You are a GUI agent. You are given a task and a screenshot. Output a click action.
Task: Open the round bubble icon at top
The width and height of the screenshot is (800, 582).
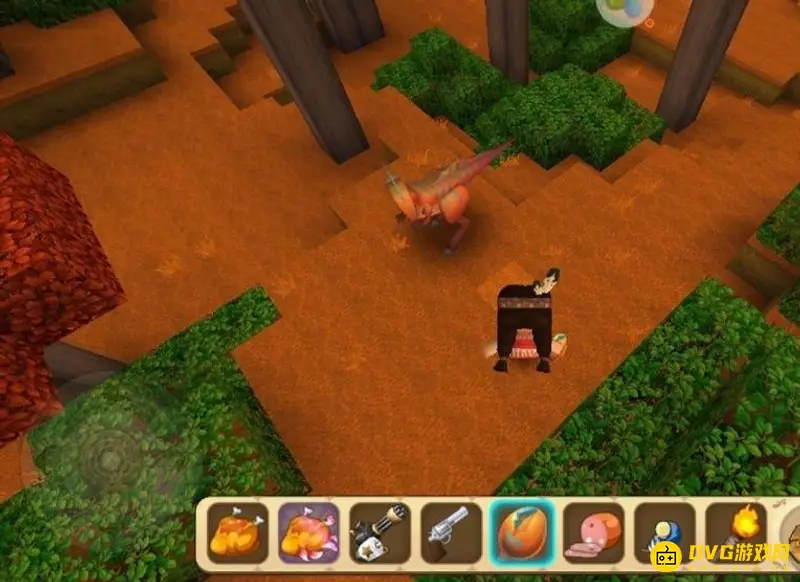pos(623,8)
